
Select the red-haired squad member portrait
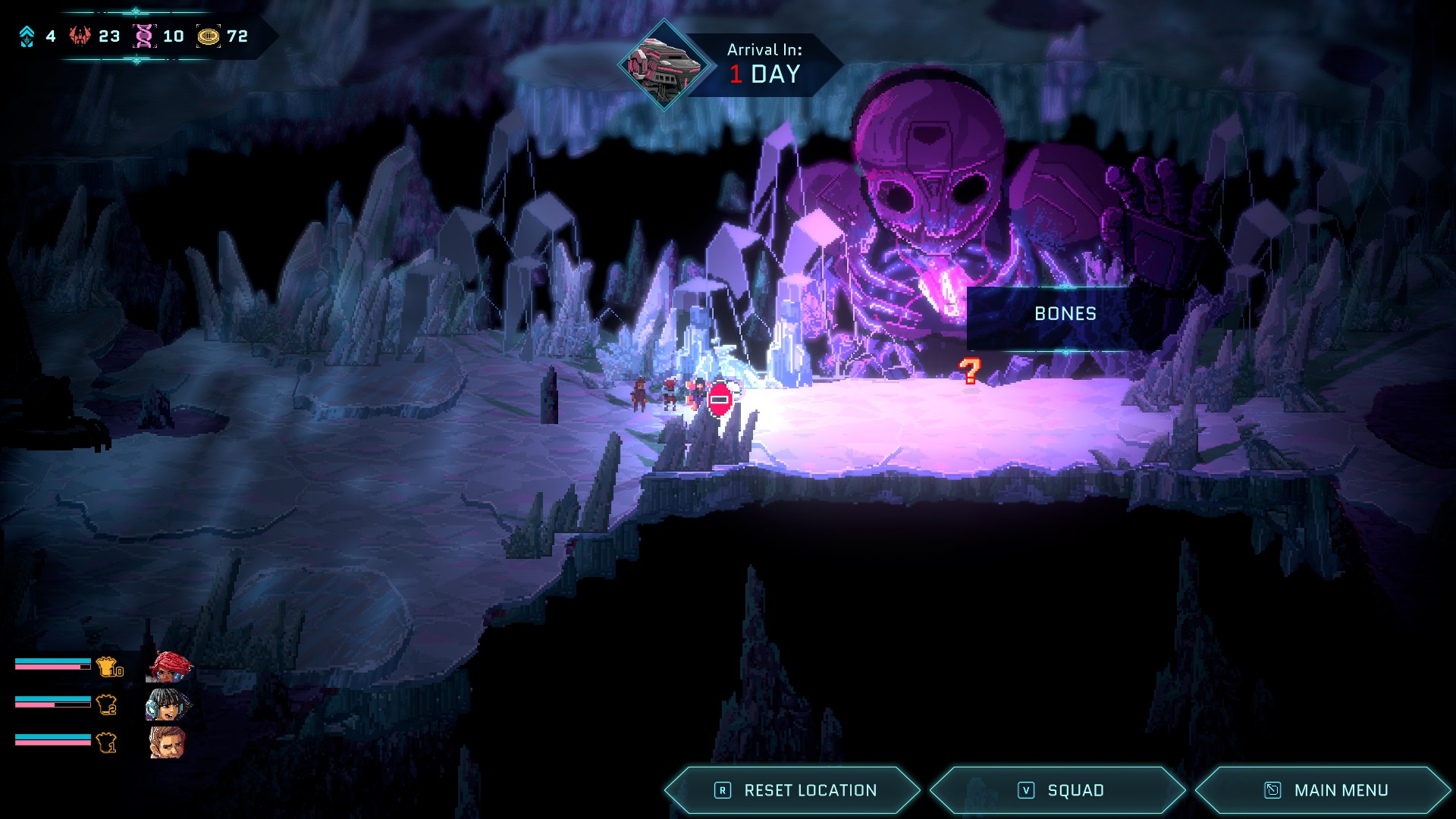[168, 667]
